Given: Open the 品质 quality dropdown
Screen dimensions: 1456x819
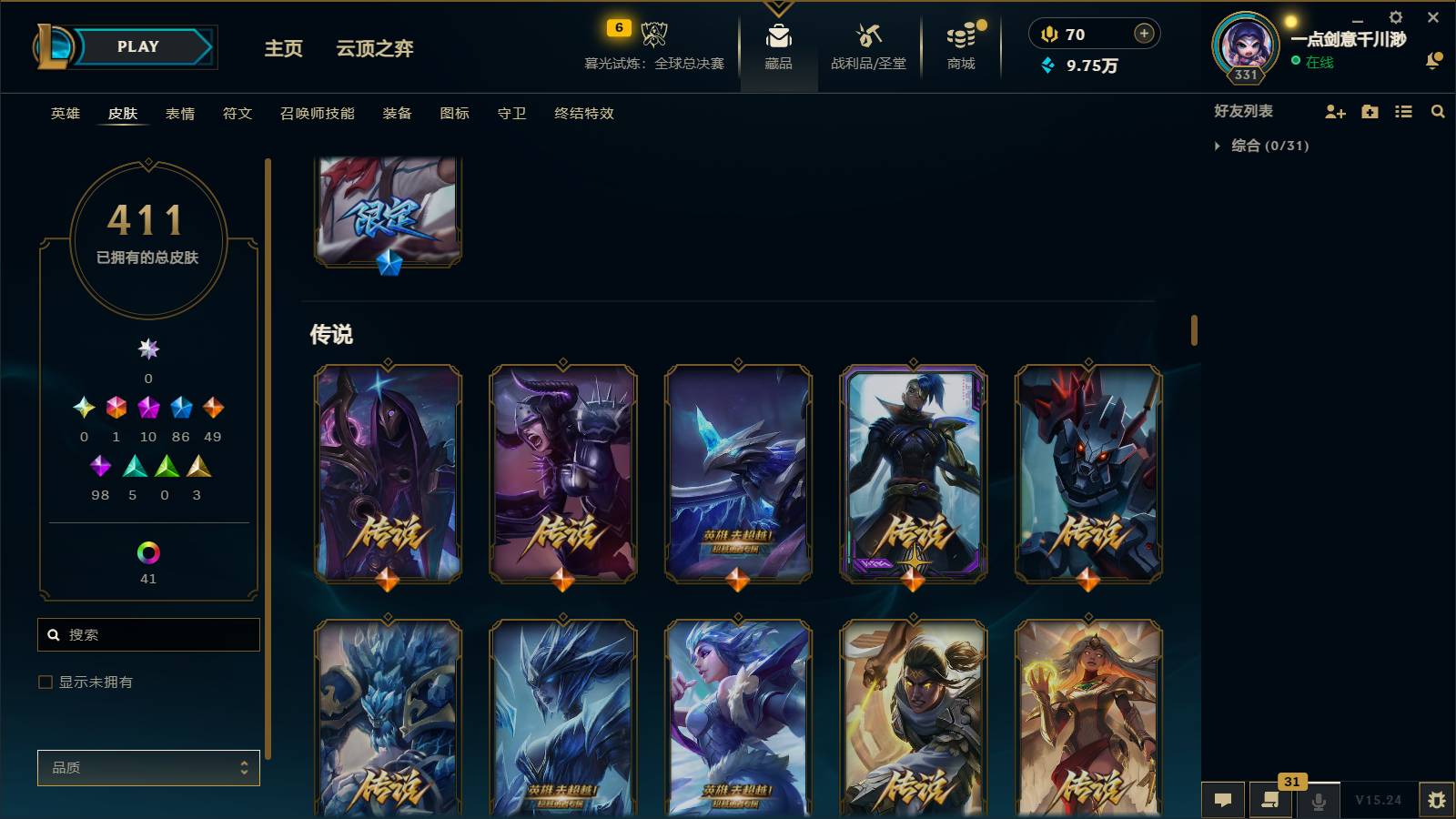Looking at the screenshot, I should point(148,767).
